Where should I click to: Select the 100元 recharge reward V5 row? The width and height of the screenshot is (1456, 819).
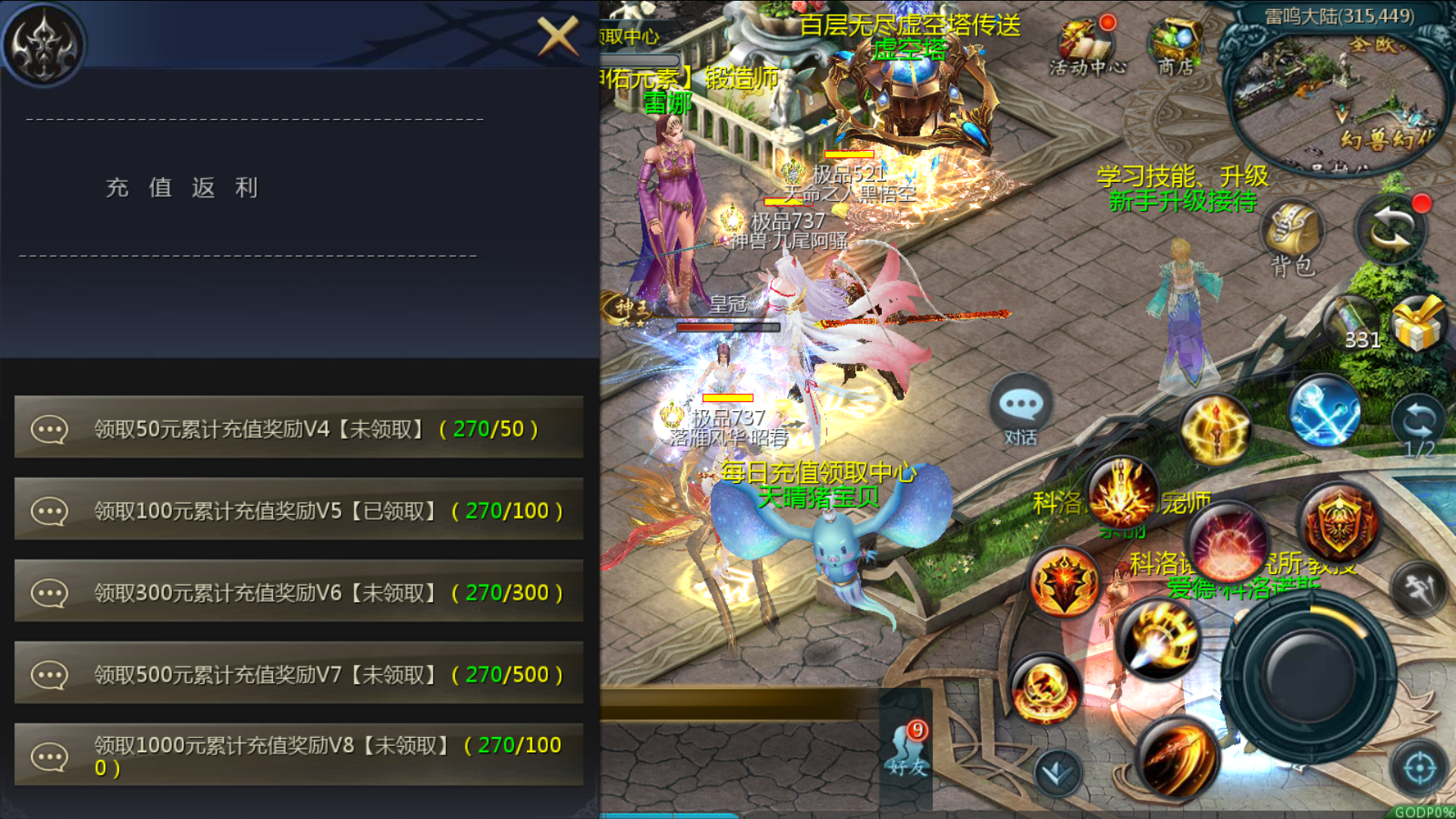pos(299,510)
